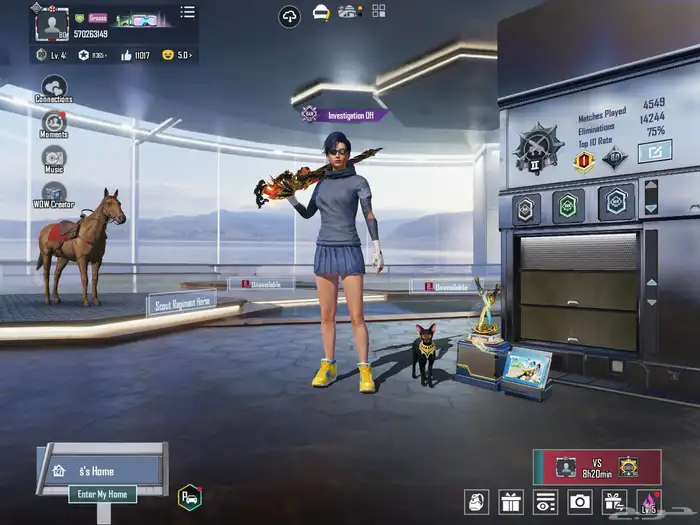Open the Connections menu

click(53, 88)
